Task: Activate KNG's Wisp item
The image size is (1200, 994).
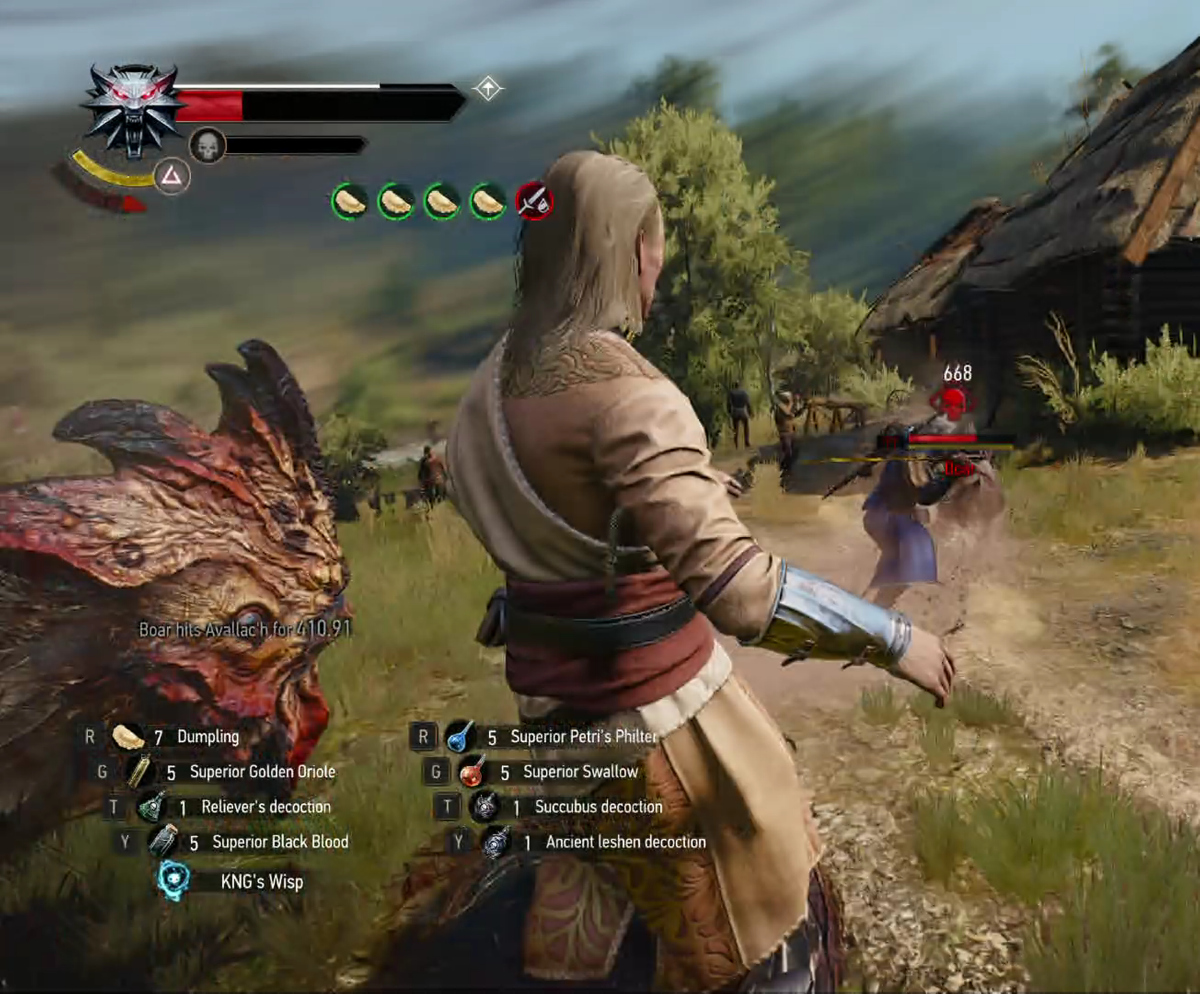Action: coord(174,881)
